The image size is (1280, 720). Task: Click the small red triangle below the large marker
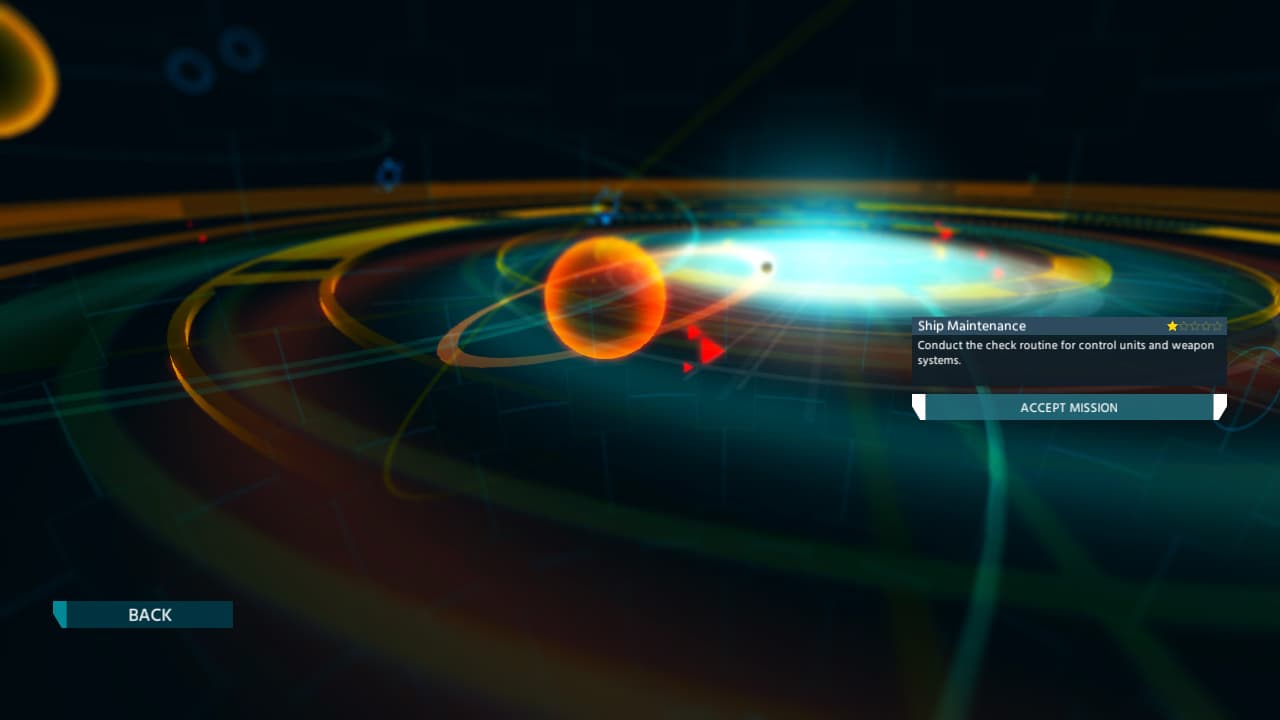pyautogui.click(x=688, y=367)
